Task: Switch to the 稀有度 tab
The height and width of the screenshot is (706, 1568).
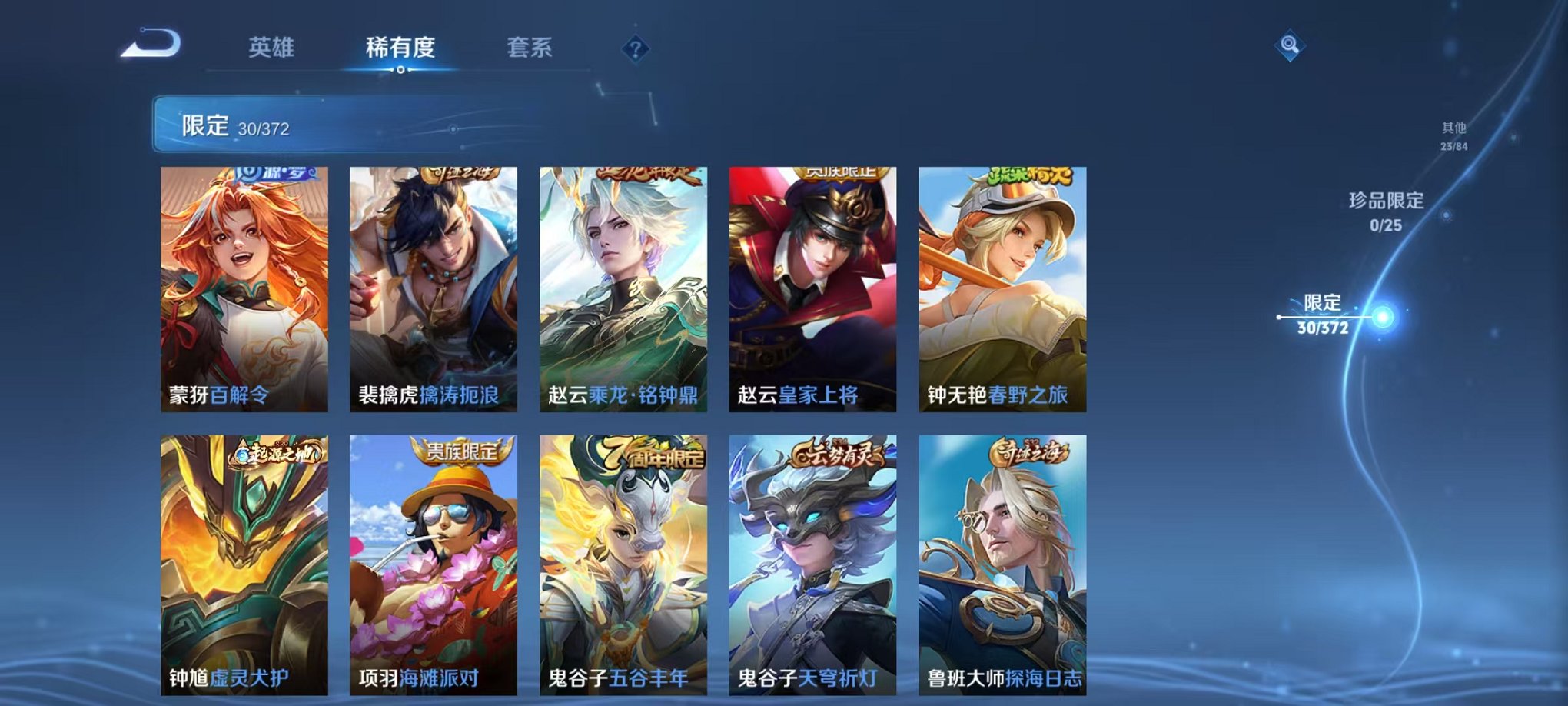Action: (x=400, y=48)
